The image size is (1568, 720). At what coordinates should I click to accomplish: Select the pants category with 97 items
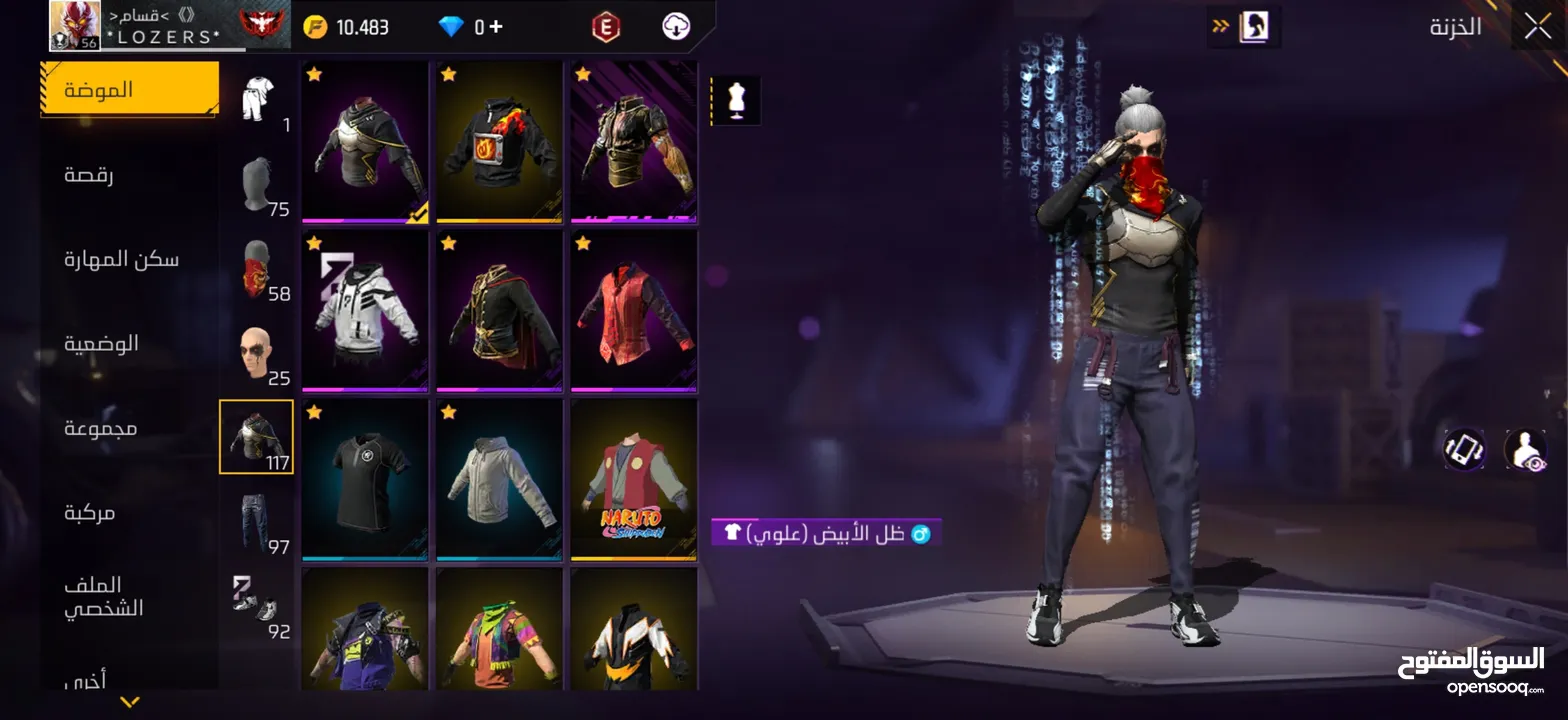coord(257,522)
